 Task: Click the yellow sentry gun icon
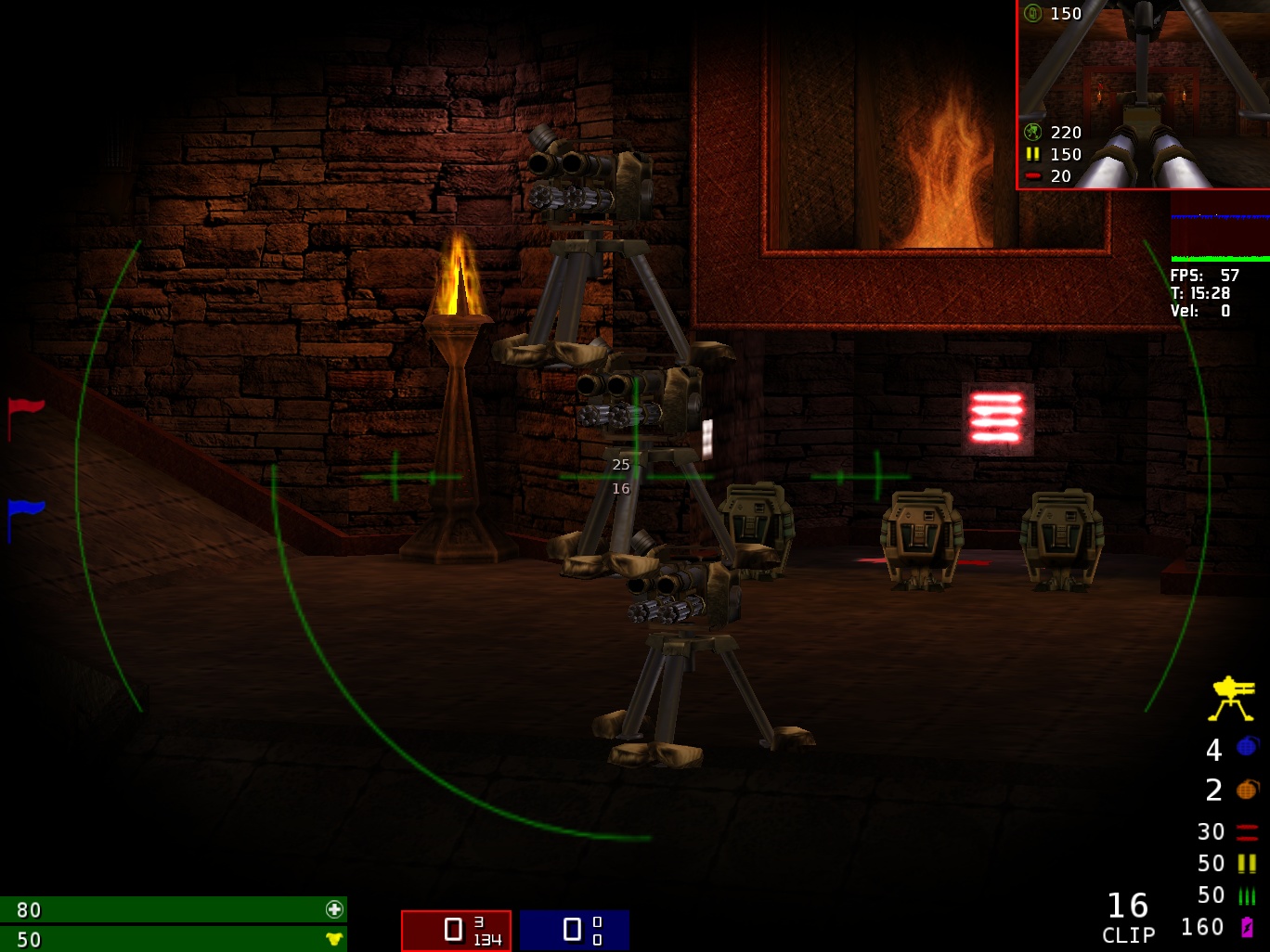tap(1232, 699)
